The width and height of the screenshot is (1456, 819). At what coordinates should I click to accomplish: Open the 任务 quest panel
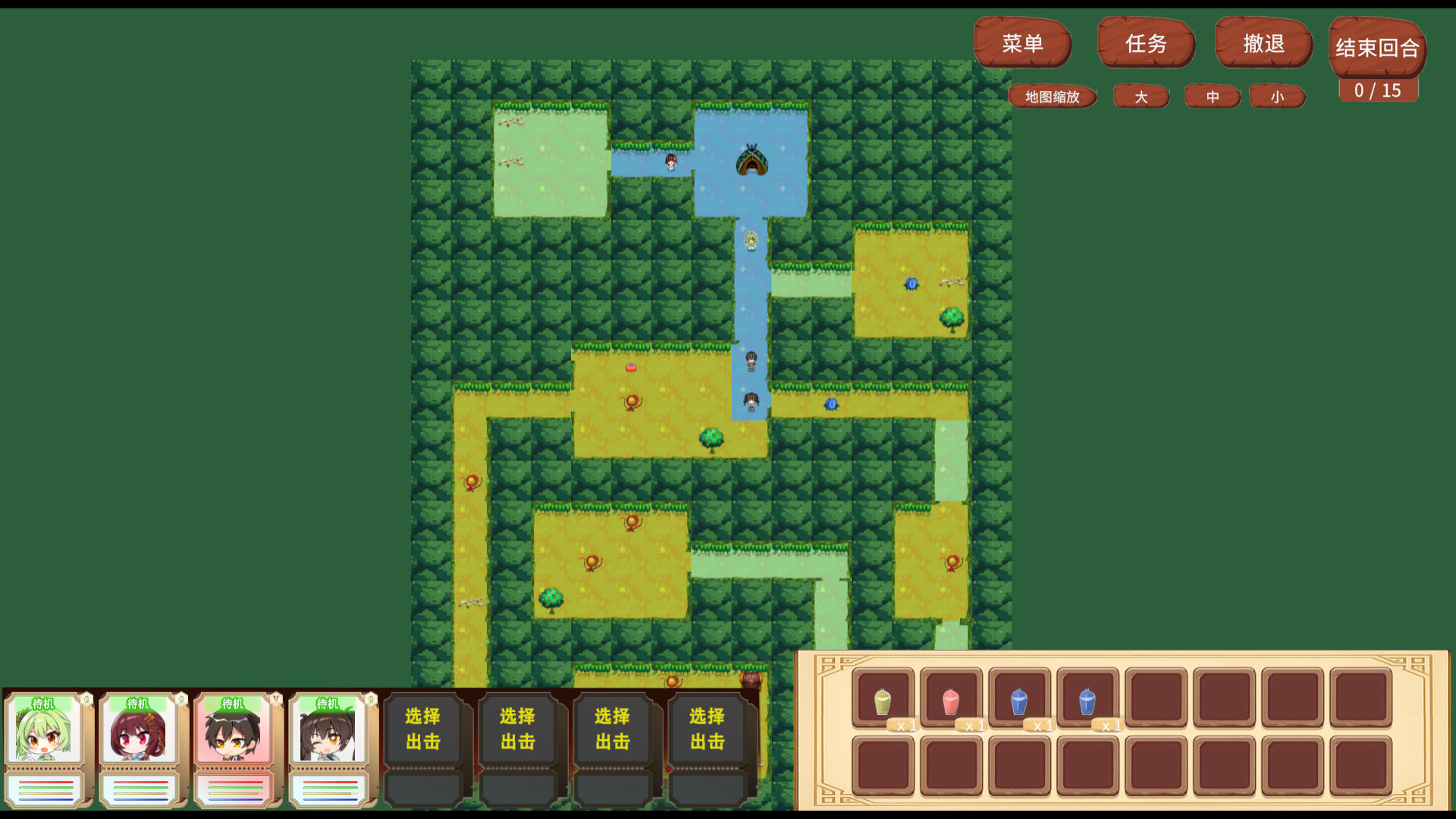click(1146, 44)
